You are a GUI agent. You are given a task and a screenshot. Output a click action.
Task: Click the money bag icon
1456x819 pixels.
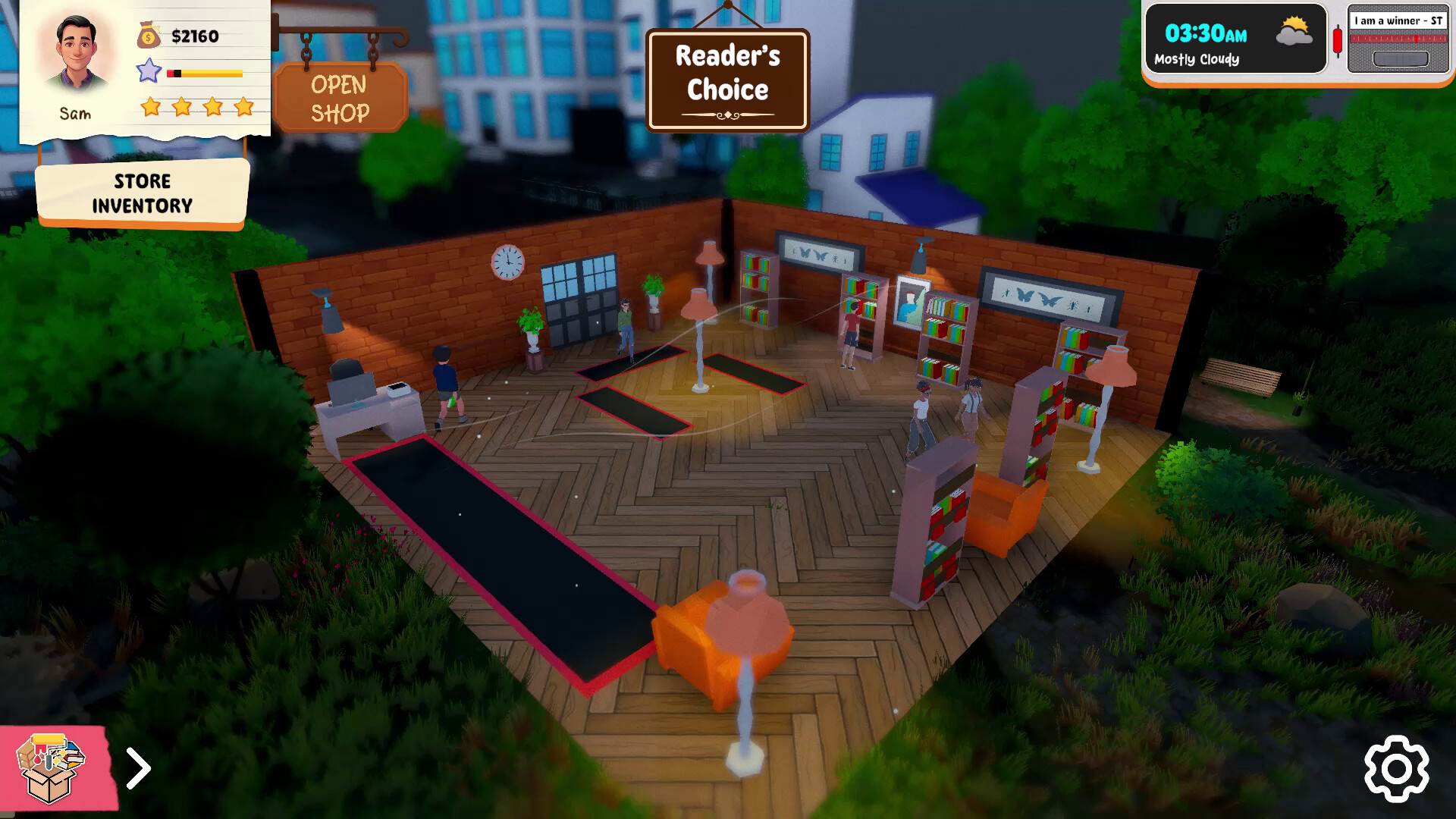(x=147, y=33)
